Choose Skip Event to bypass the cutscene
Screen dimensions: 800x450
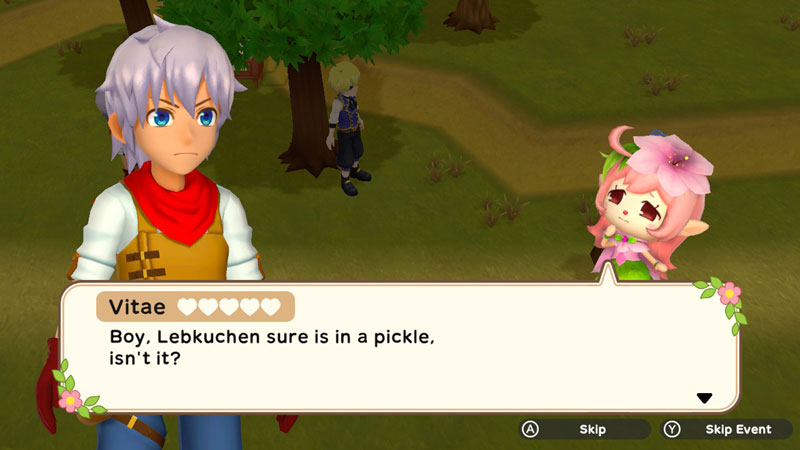(726, 429)
